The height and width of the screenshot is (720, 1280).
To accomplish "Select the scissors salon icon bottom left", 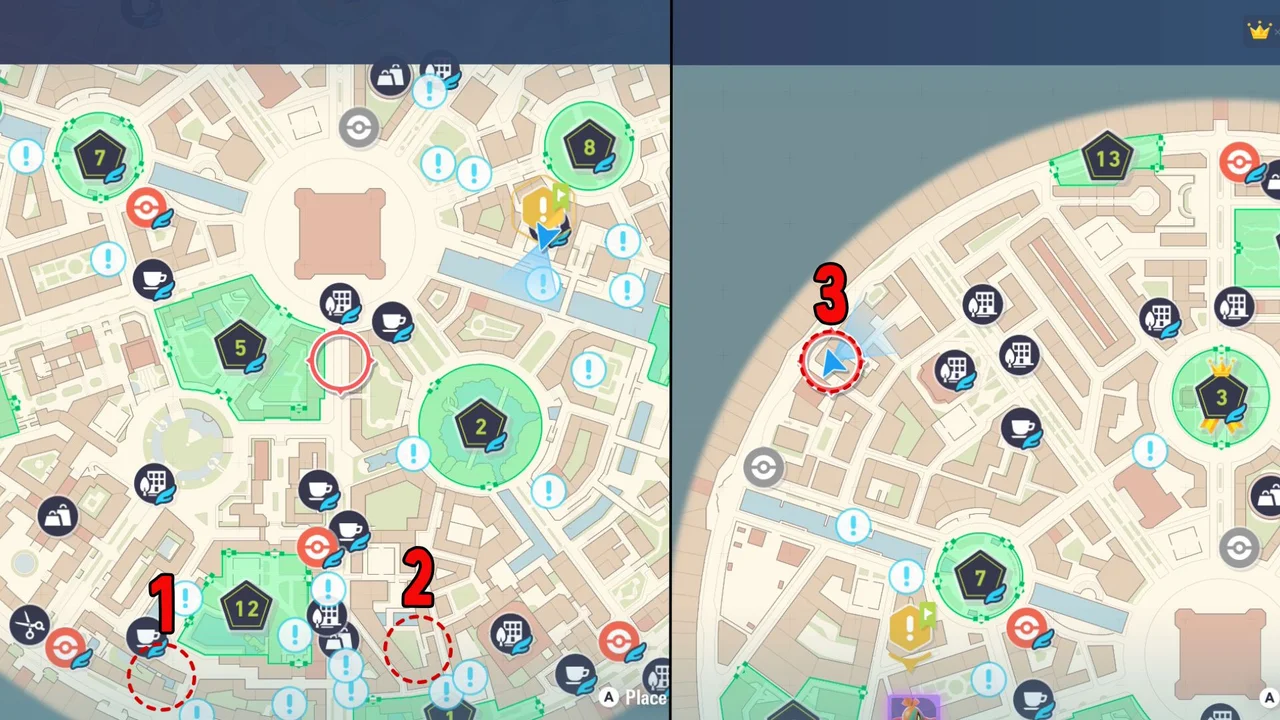I will coord(30,625).
